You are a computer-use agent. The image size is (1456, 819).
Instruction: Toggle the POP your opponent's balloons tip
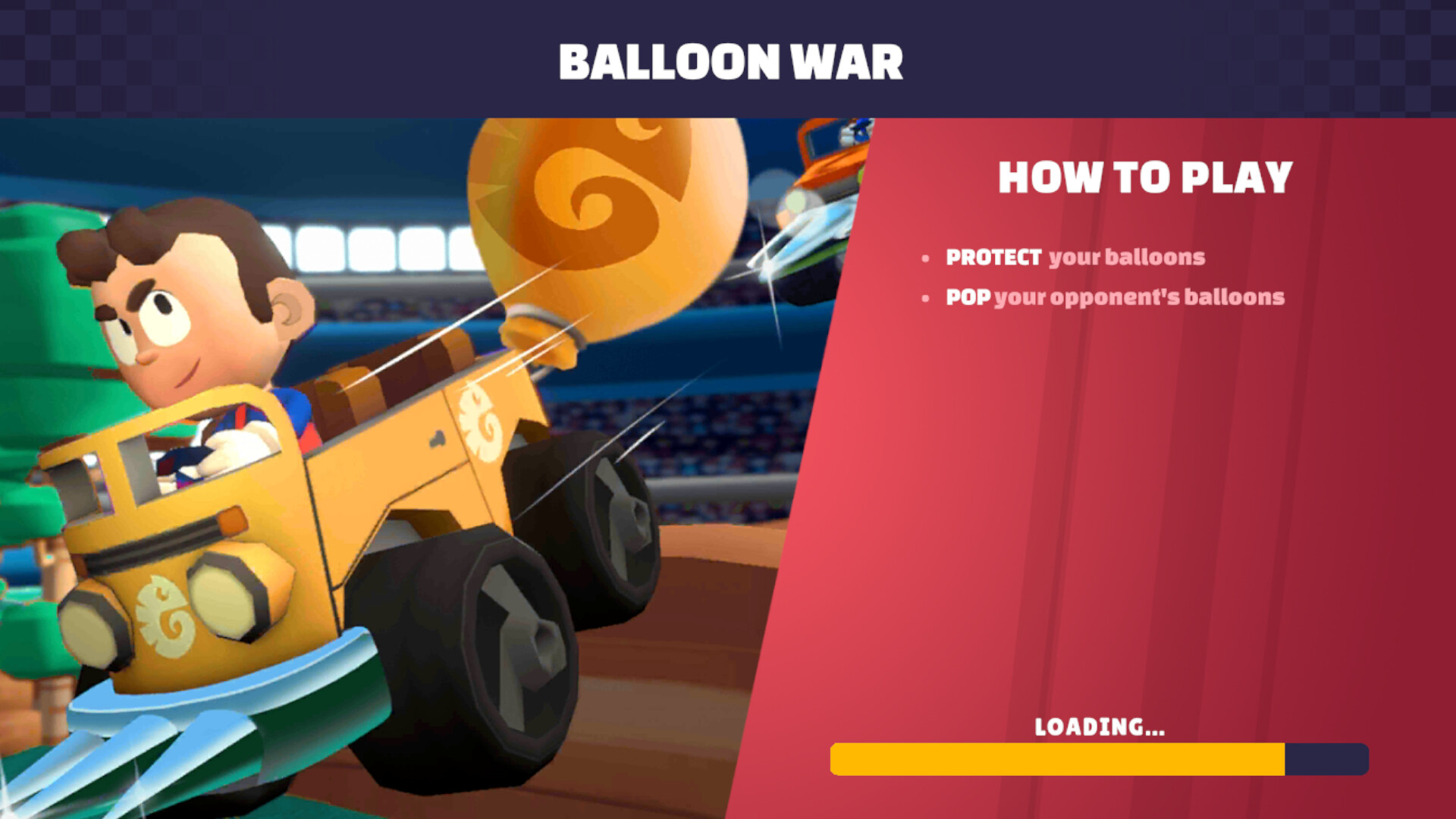click(x=1115, y=298)
